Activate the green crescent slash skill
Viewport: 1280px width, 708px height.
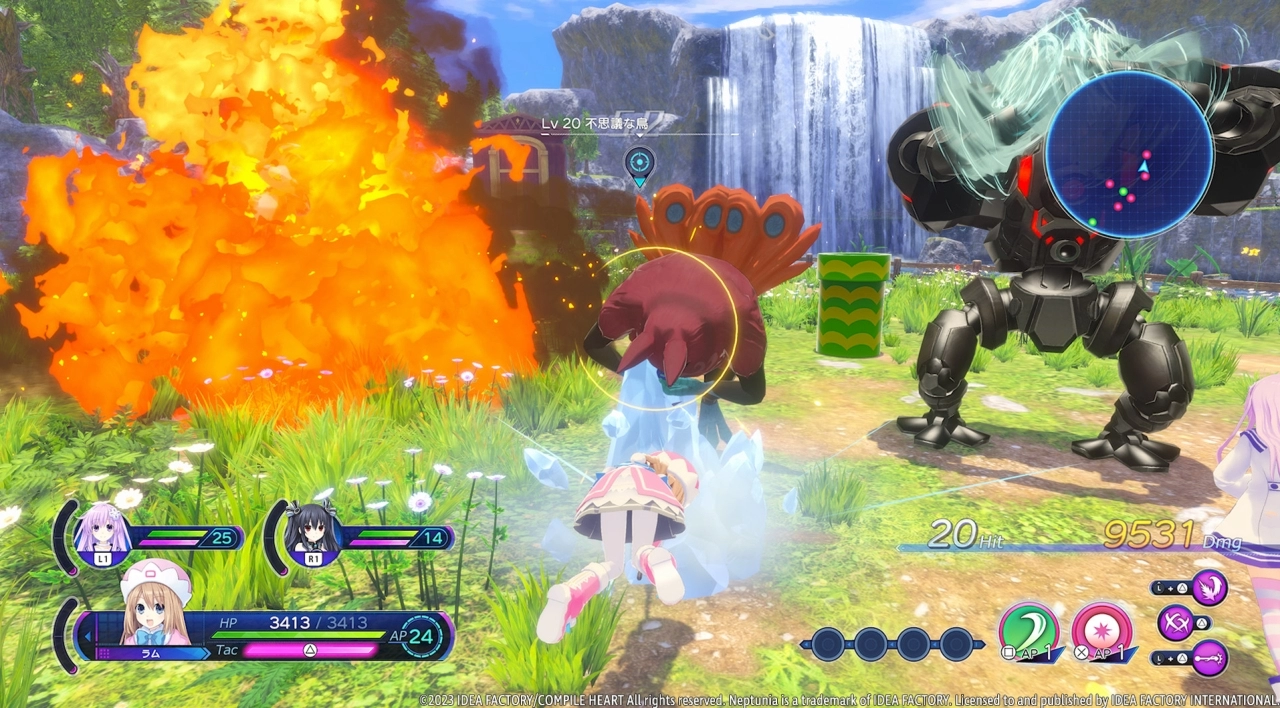tap(1029, 629)
